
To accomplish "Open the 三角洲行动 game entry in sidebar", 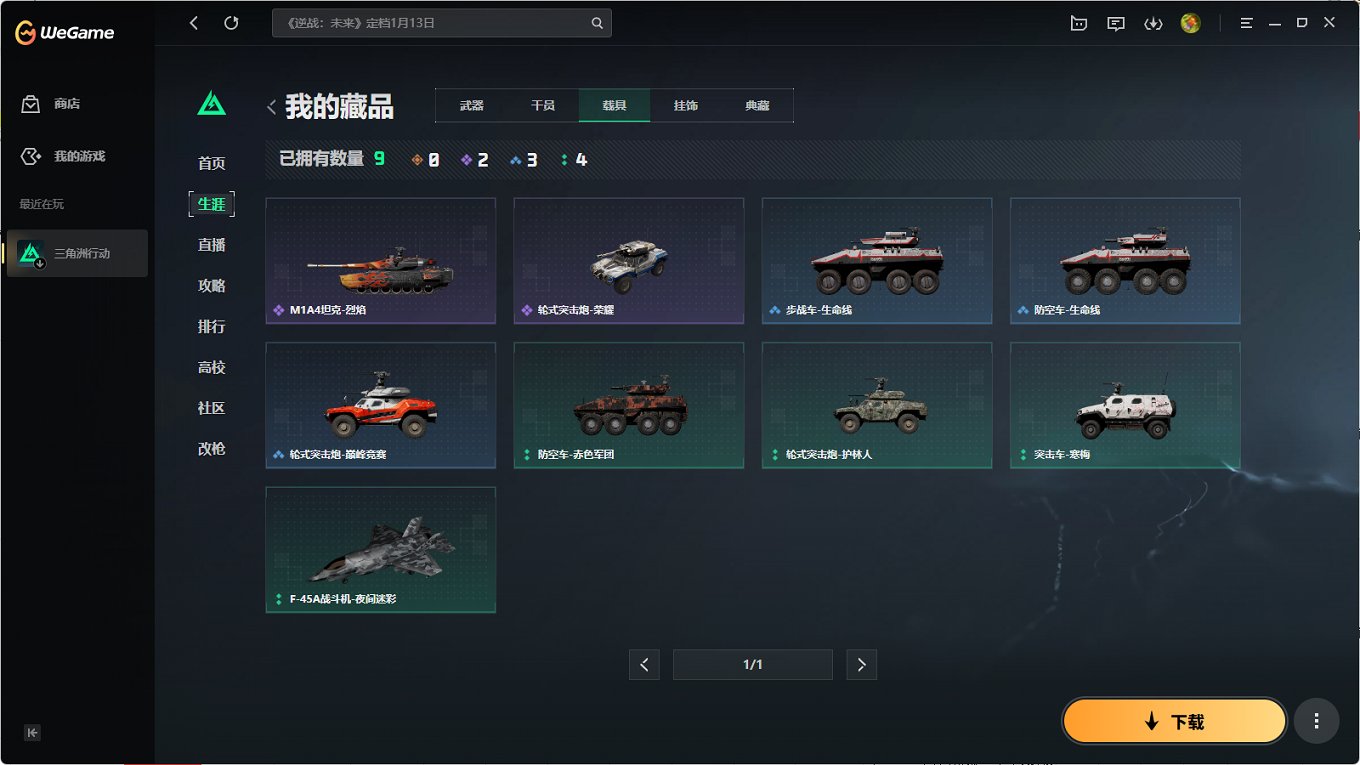I will pos(77,253).
